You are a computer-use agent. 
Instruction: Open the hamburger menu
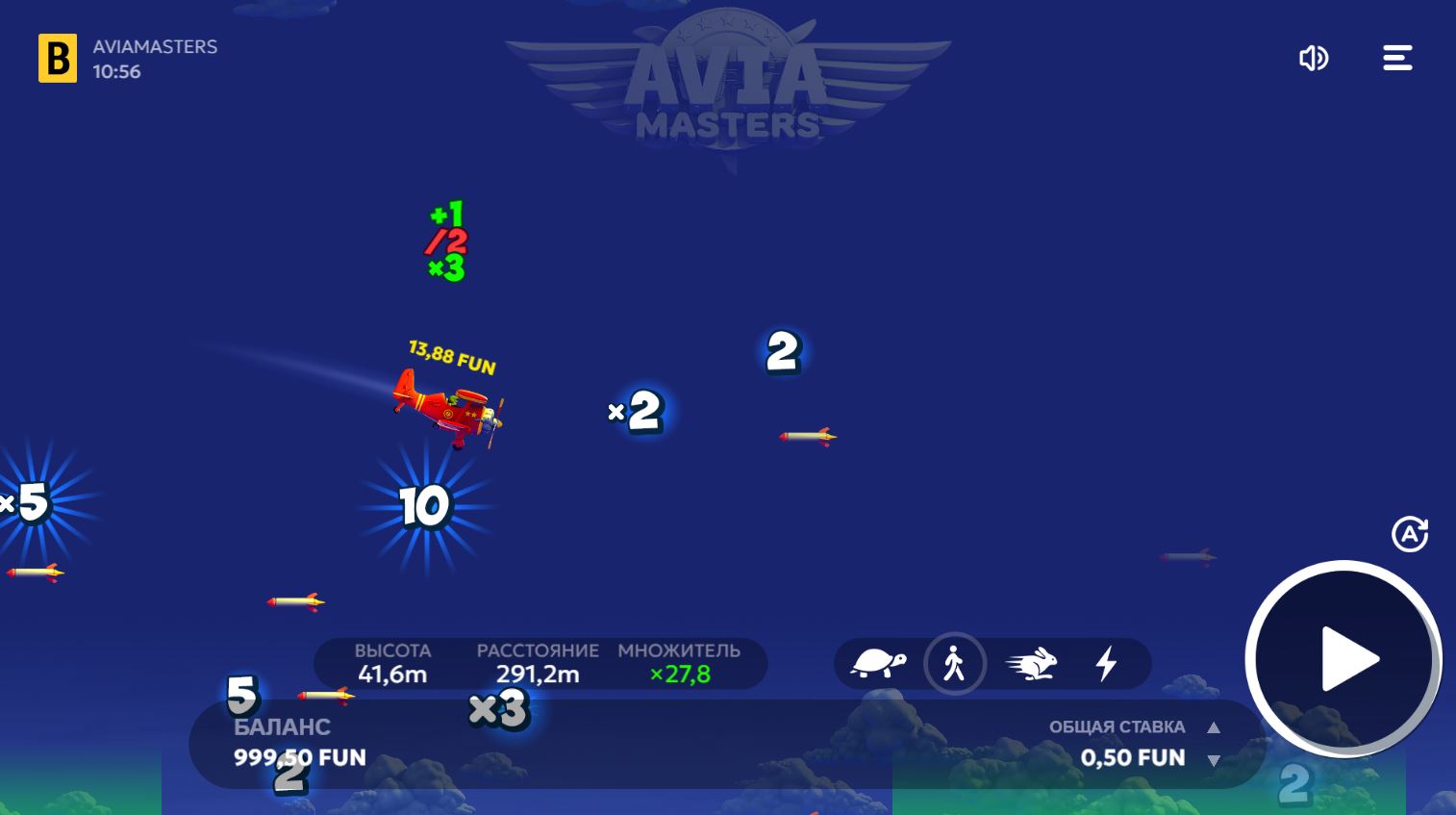click(x=1396, y=58)
